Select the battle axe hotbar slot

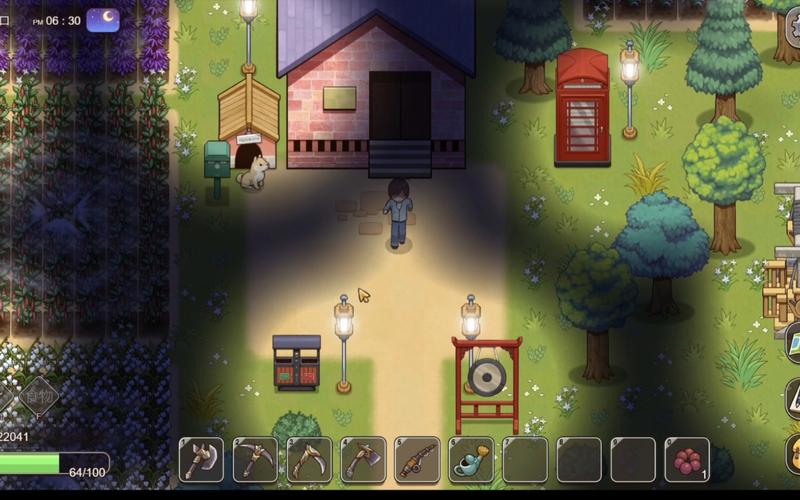pos(201,459)
